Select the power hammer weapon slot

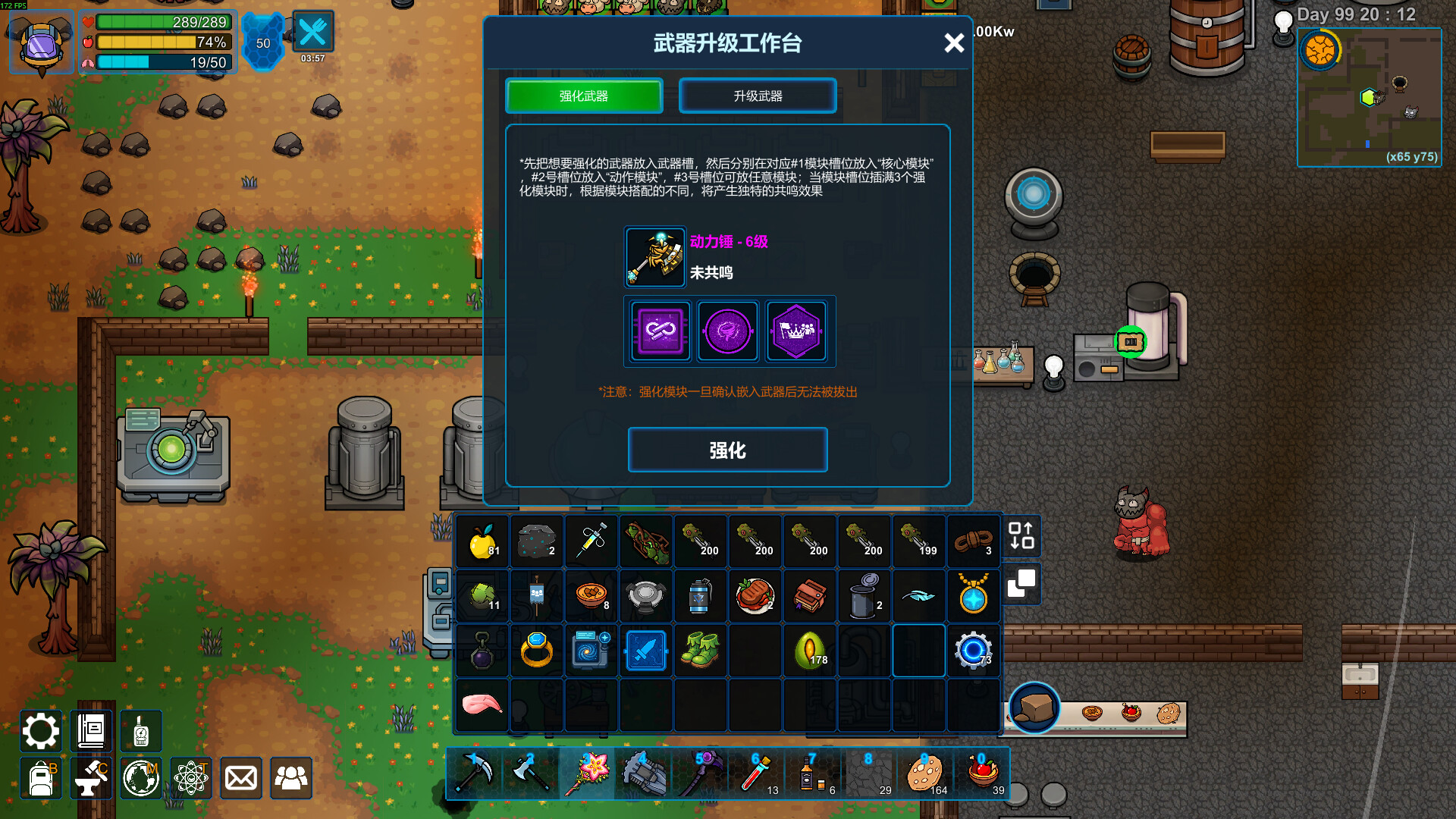(x=655, y=258)
